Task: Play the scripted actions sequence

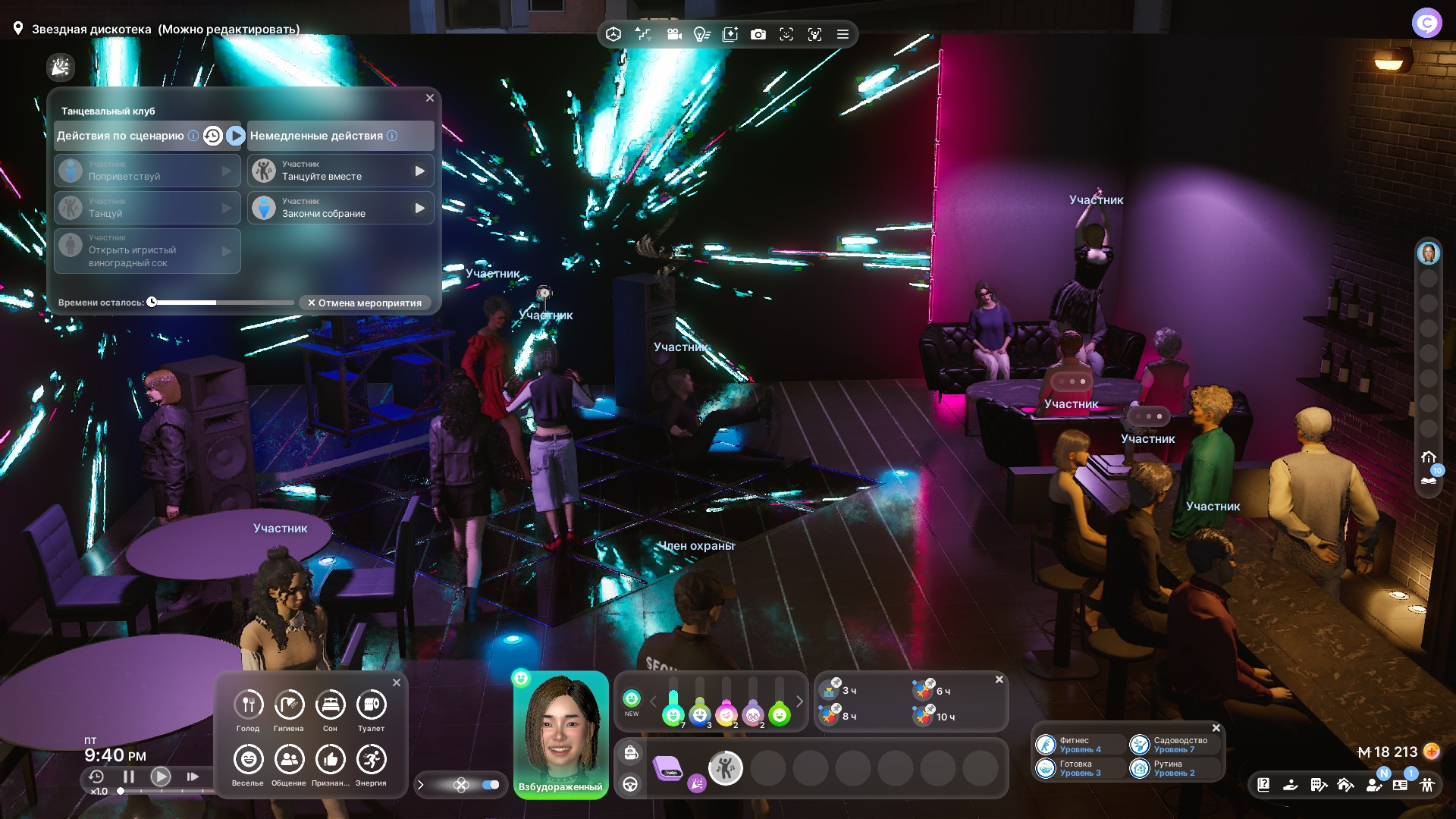Action: pos(236,136)
